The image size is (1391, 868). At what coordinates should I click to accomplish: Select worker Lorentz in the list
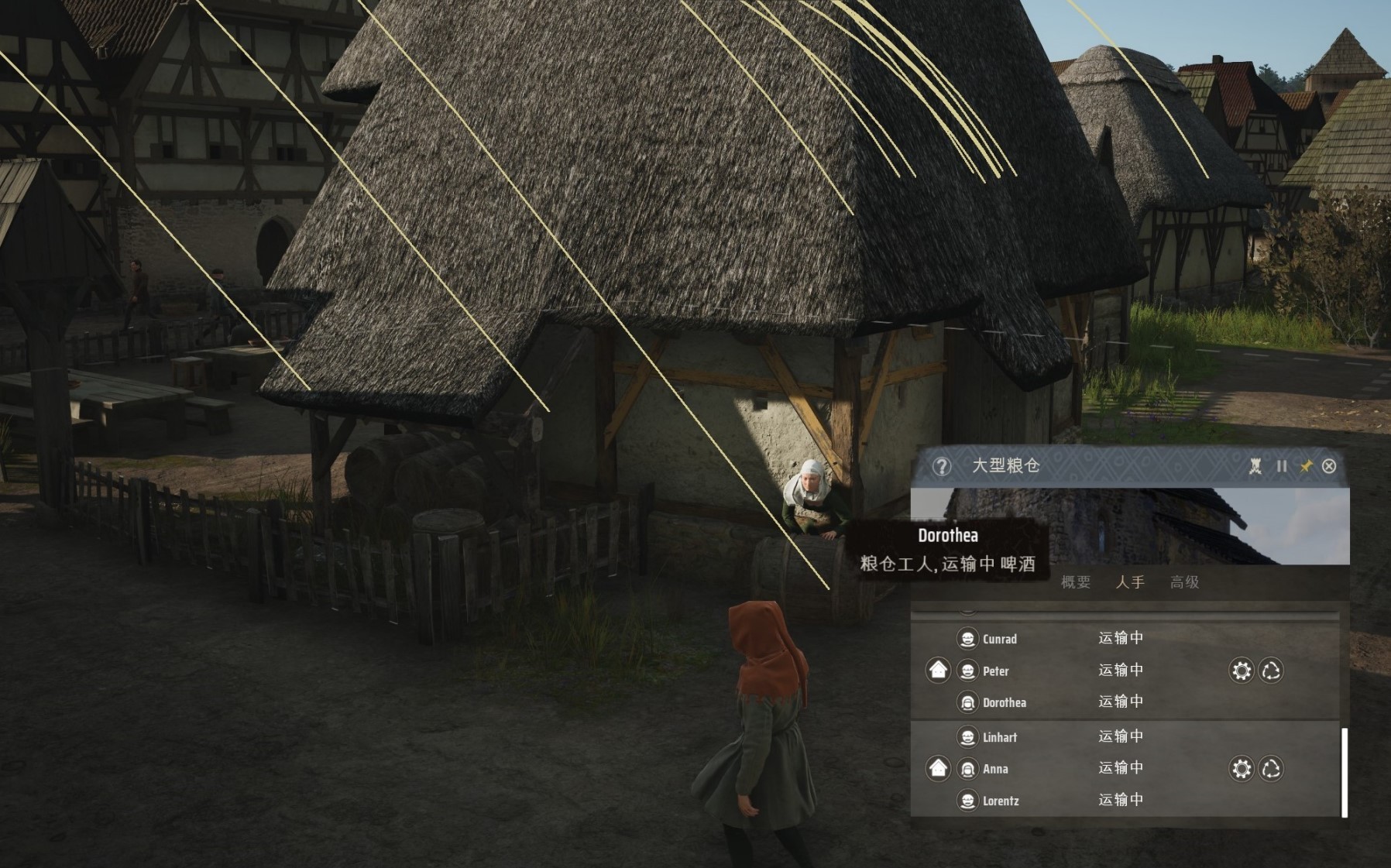1000,801
